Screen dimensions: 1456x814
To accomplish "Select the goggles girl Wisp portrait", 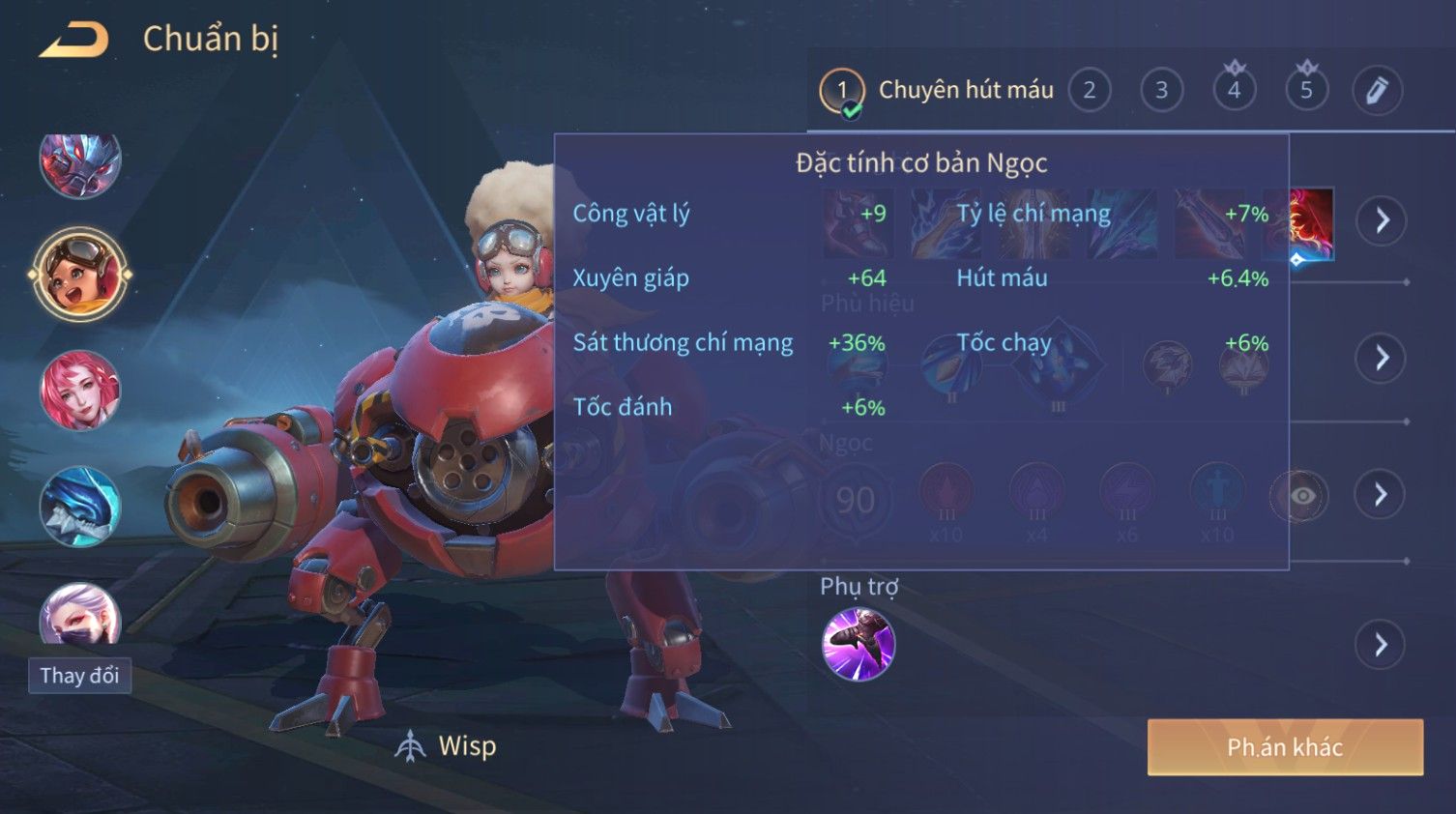I will pyautogui.click(x=80, y=275).
